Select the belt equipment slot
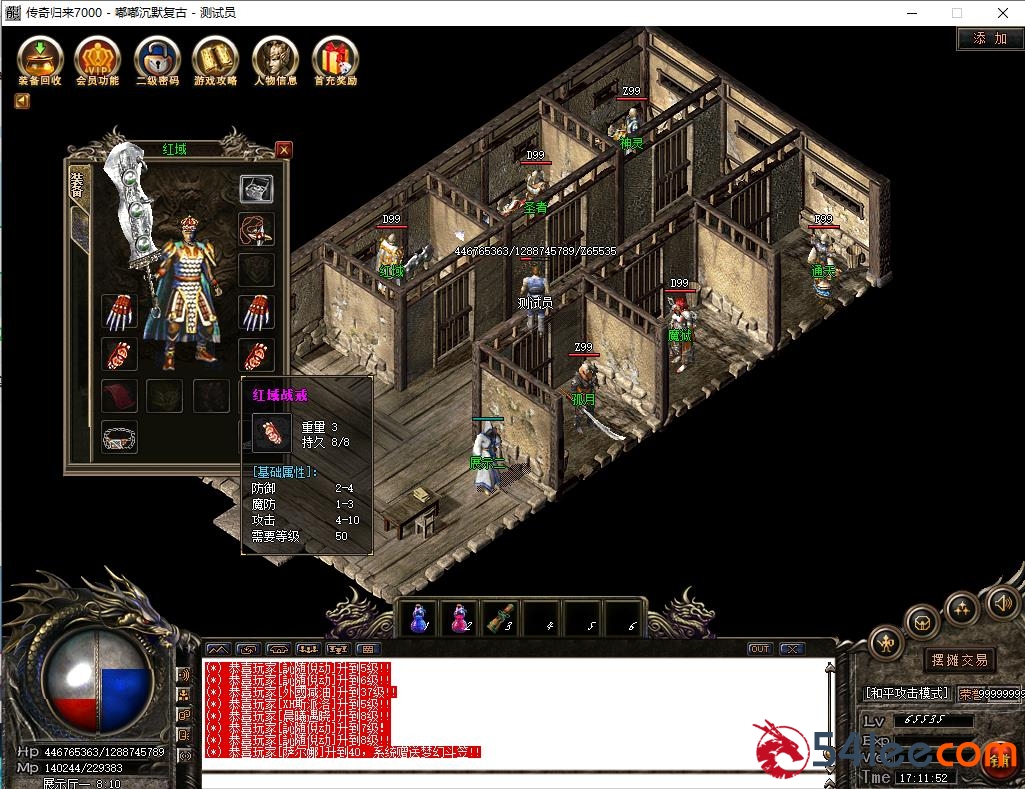Image resolution: width=1025 pixels, height=789 pixels. pos(120,437)
